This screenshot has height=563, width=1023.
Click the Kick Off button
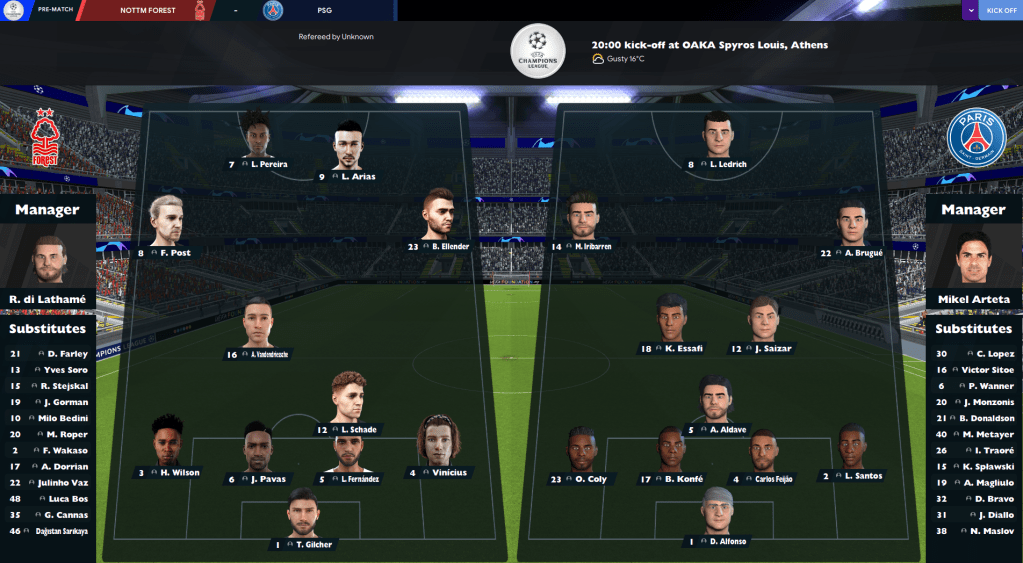tap(1001, 11)
